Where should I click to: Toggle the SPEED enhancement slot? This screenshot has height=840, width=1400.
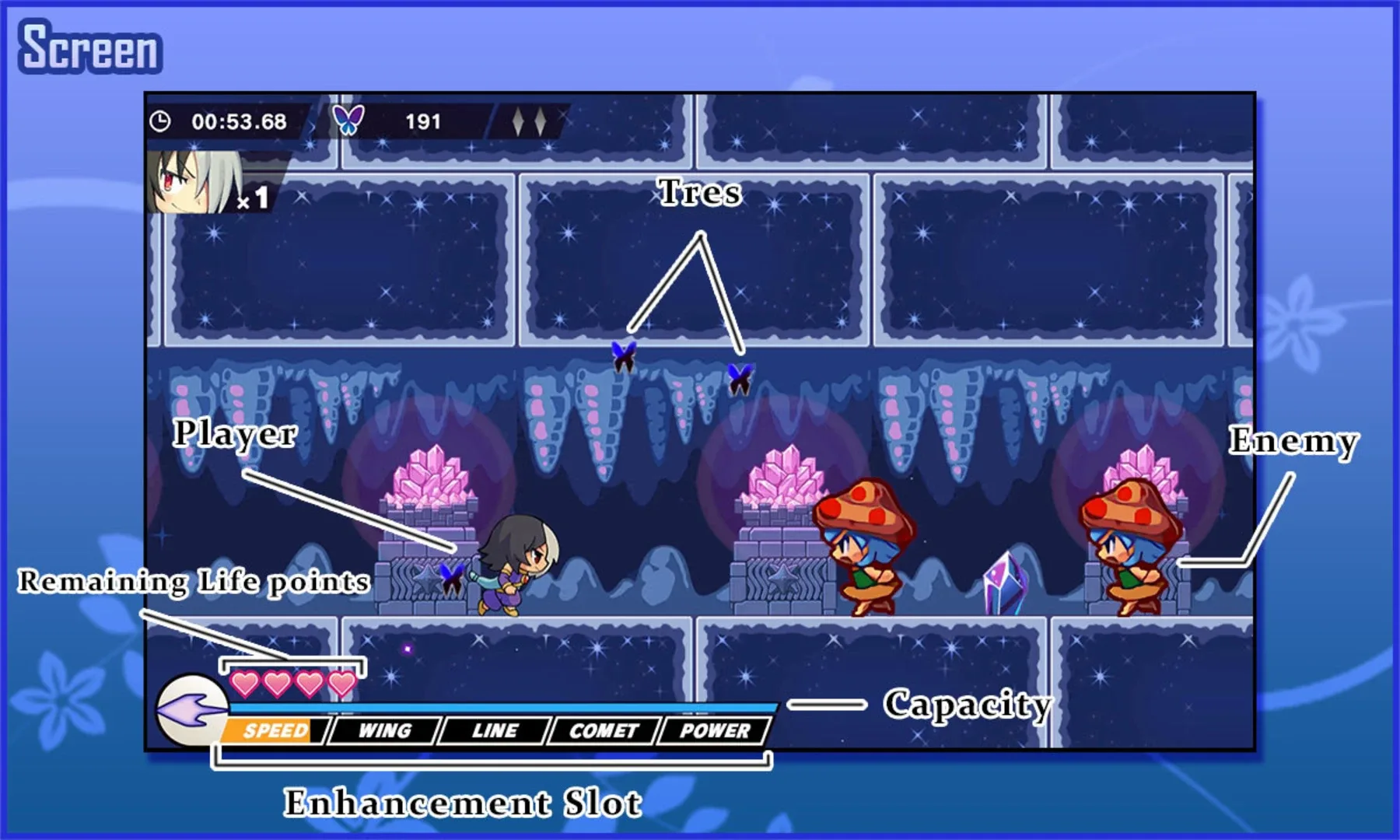[274, 730]
